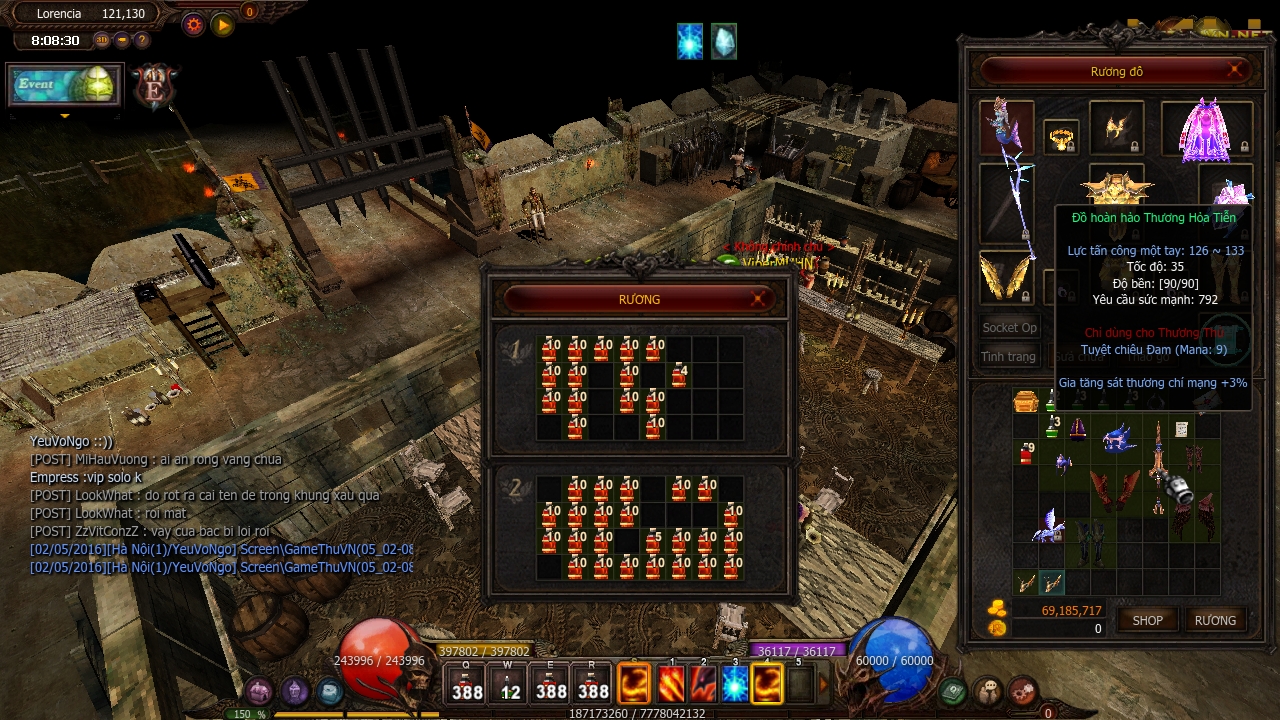1280x720 pixels.
Task: Close the RƯƠNG storage chest window
Action: pyautogui.click(x=759, y=299)
